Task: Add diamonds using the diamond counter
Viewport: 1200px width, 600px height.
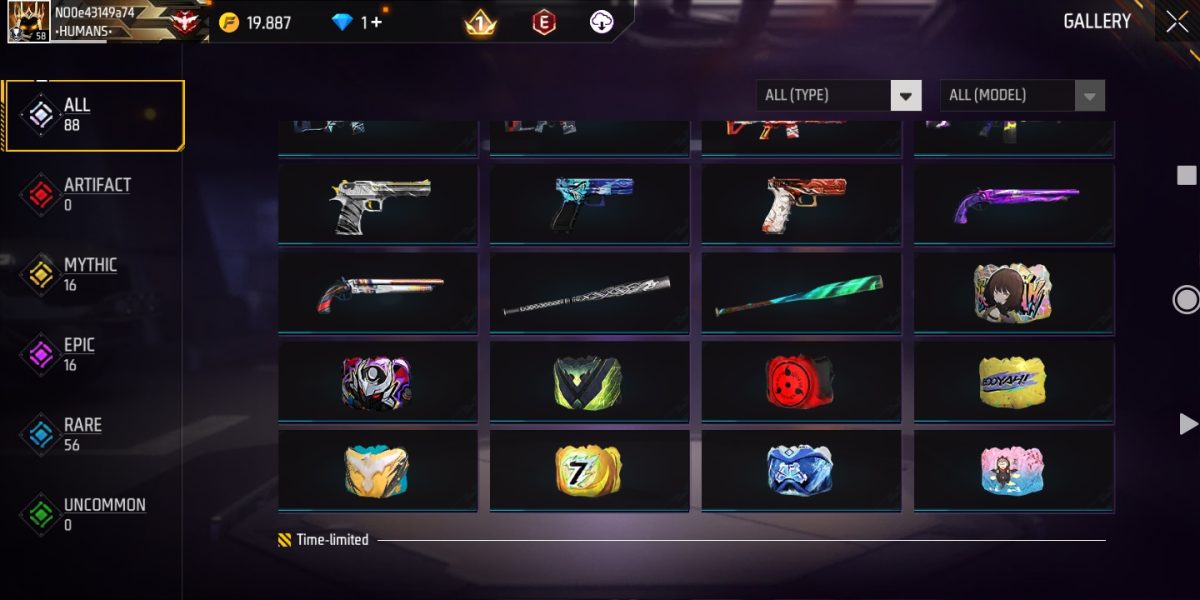Action: [x=372, y=22]
